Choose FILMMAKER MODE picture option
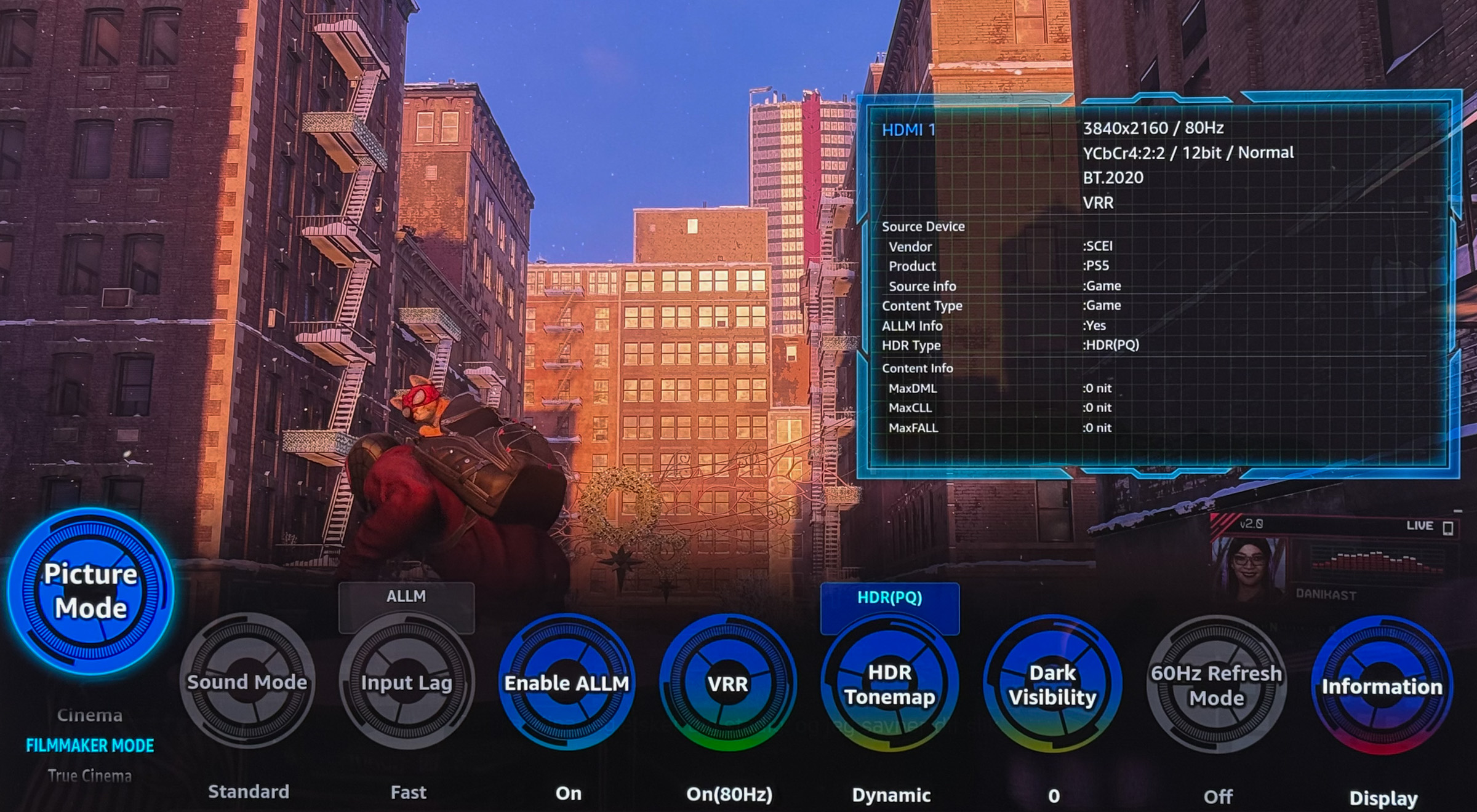 pyautogui.click(x=90, y=746)
